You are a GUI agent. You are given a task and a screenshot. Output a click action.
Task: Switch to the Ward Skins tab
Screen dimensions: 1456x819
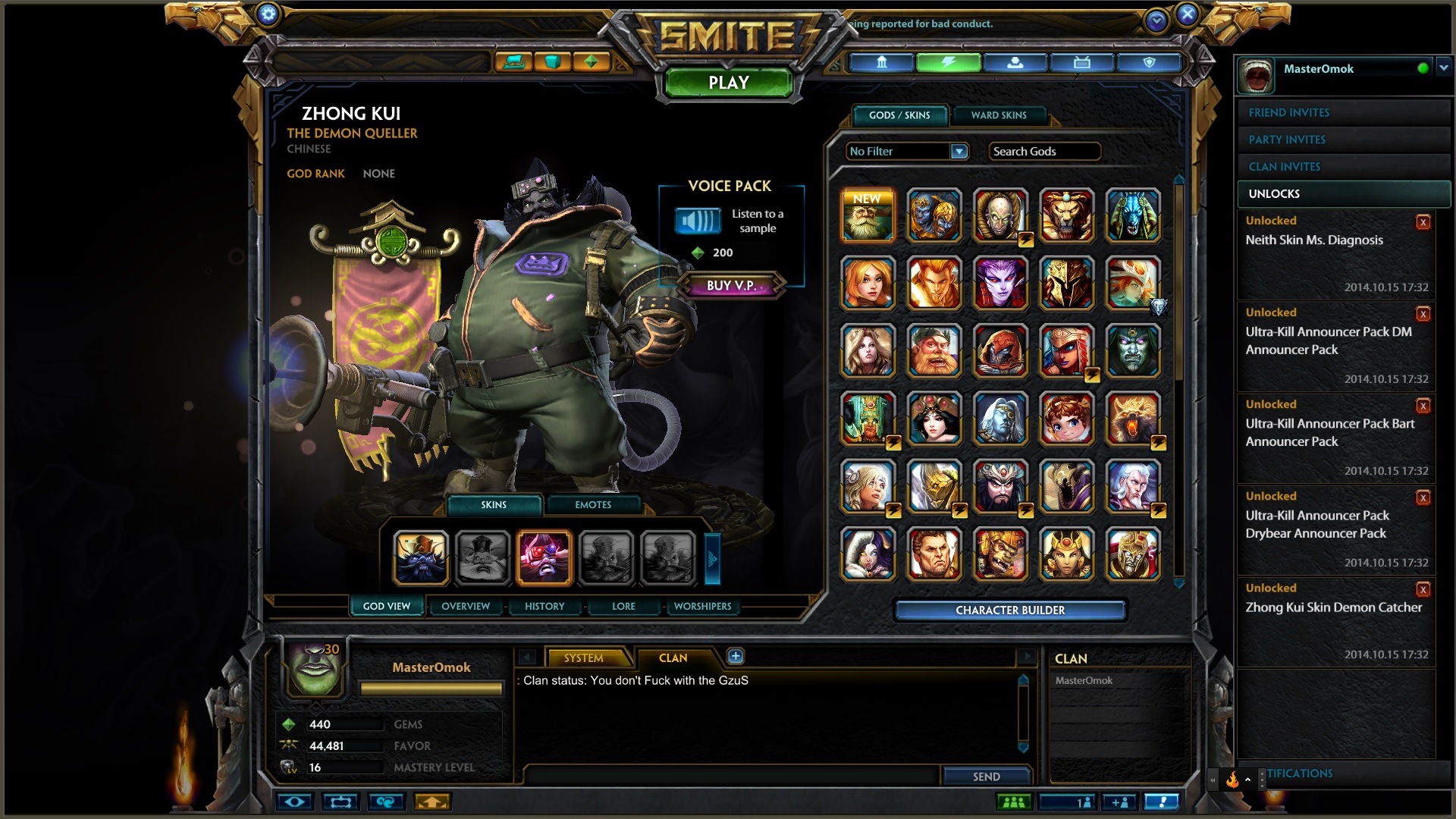coord(998,115)
